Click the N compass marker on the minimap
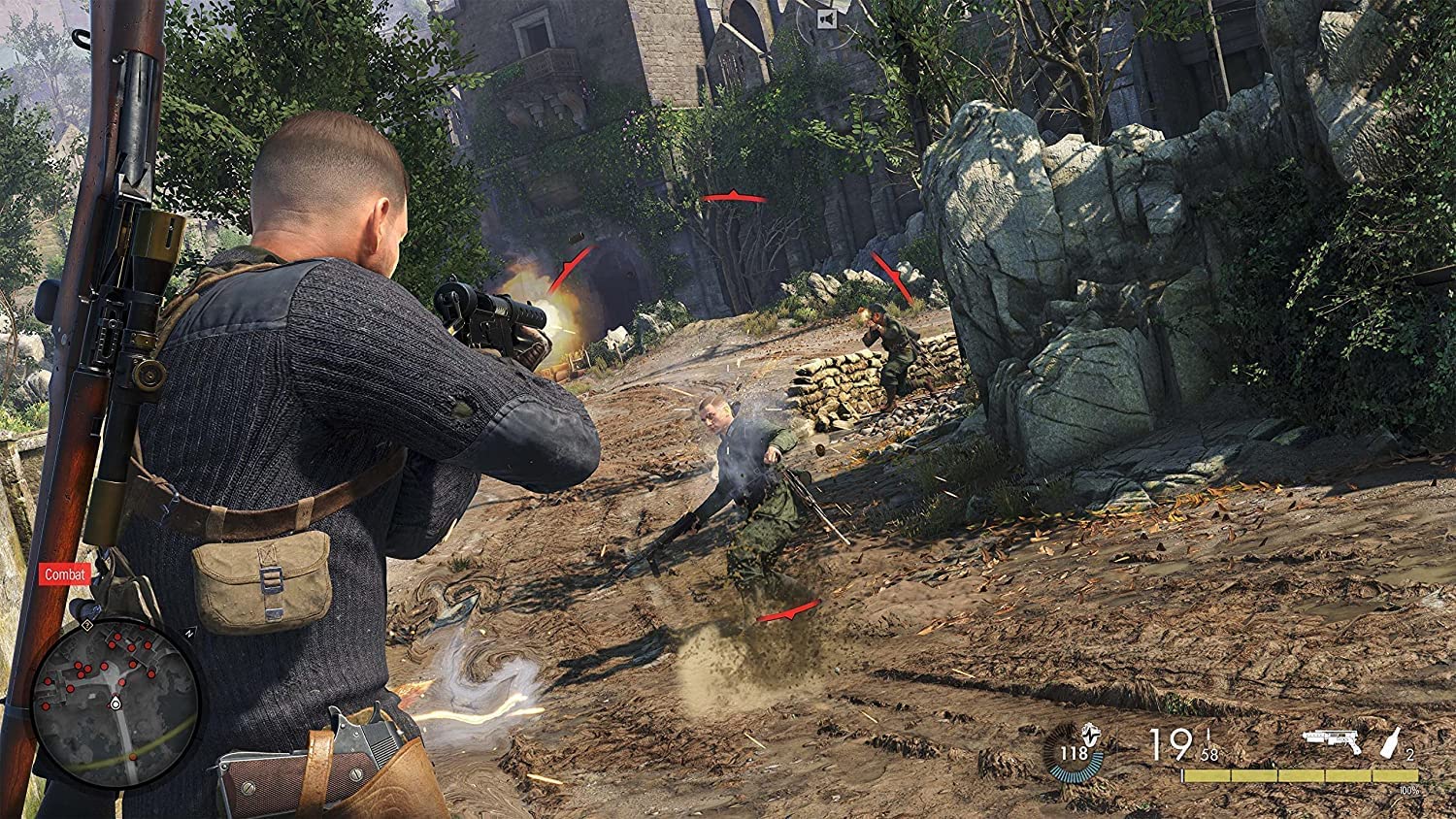 (190, 634)
